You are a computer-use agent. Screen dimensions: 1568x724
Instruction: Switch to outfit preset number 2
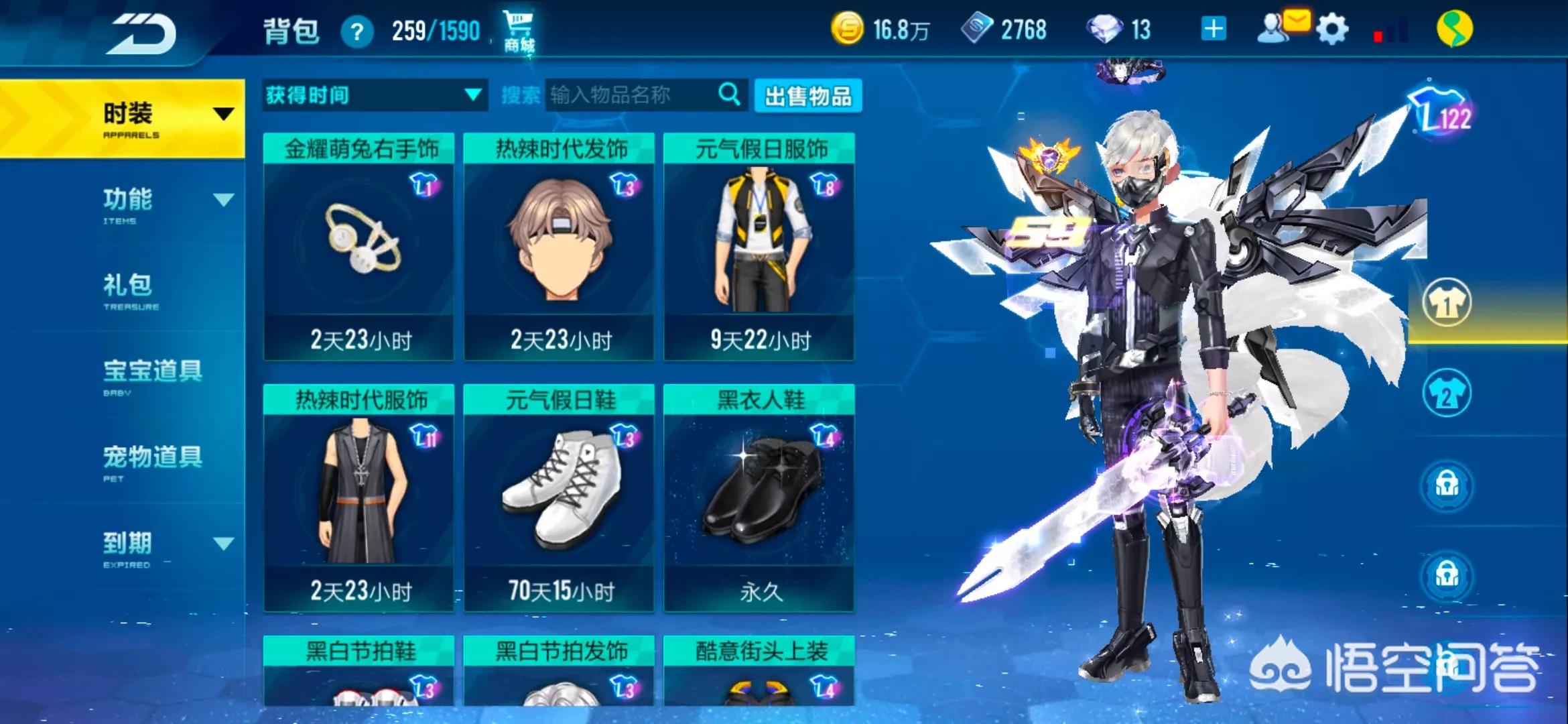[x=1447, y=394]
